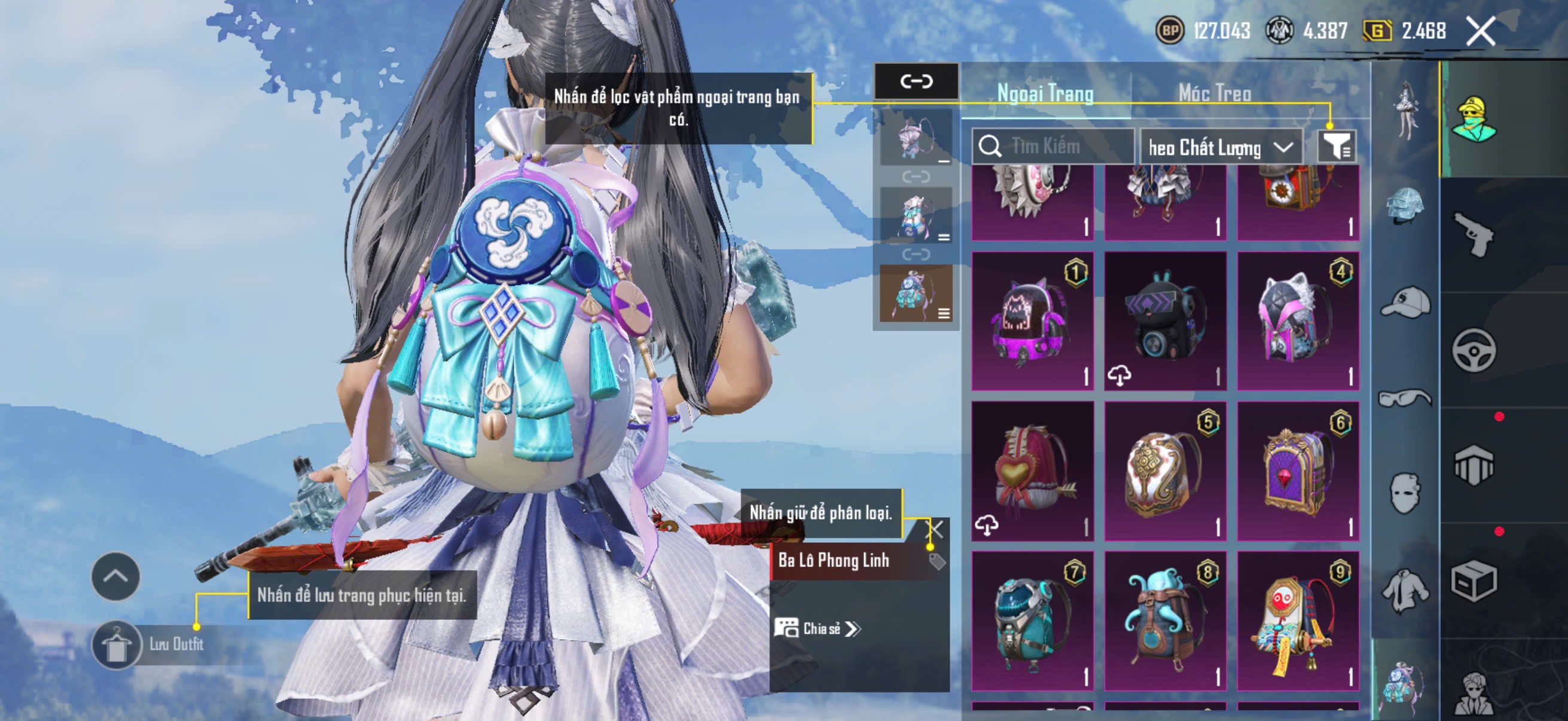1568x721 pixels.
Task: Choose the face mask category
Action: coord(1405,493)
